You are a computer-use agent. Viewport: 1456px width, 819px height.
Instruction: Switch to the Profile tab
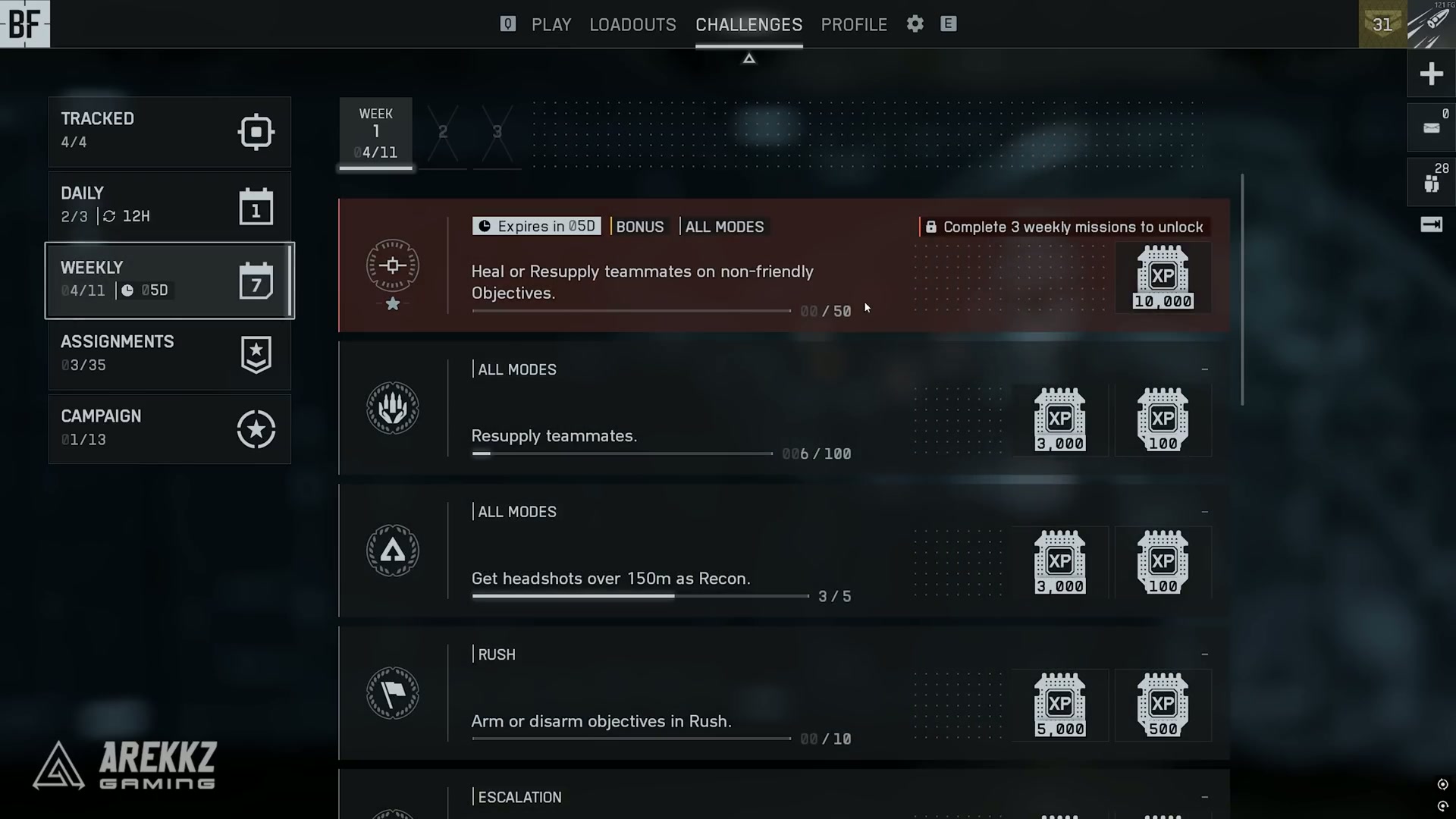click(x=854, y=24)
